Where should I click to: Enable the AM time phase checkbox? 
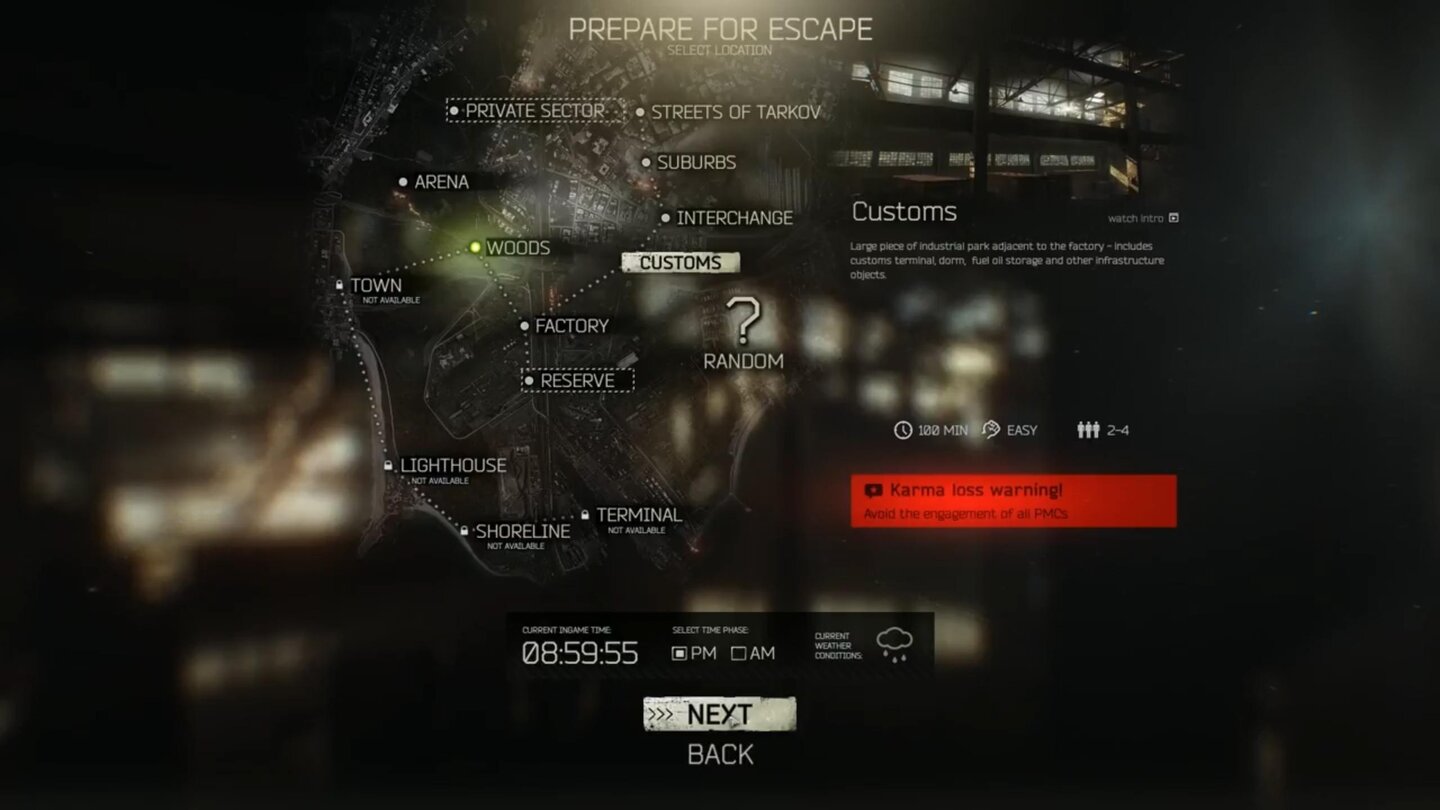741,653
